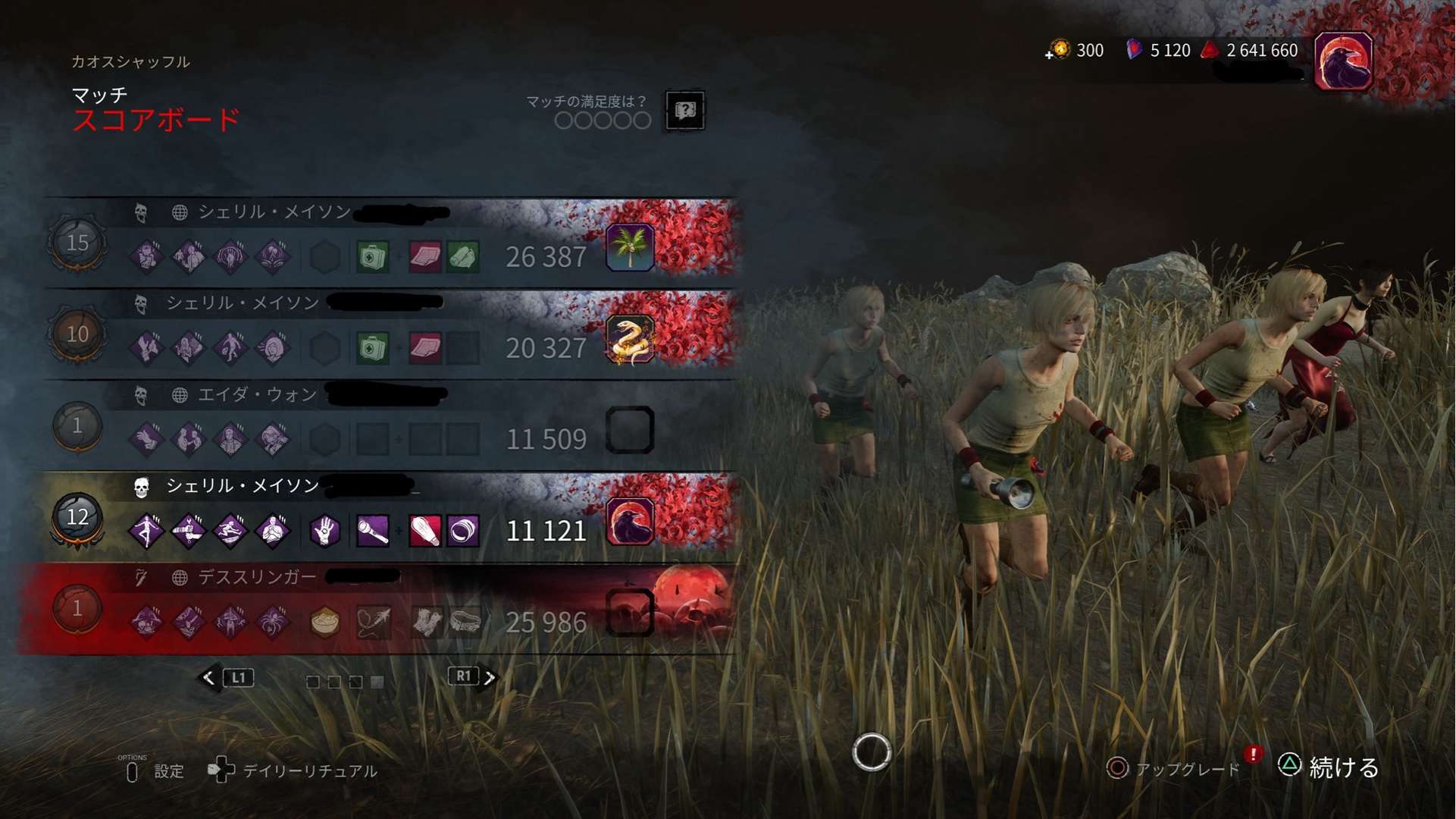1456x819 pixels.
Task: Select the crow offering beside score 11 121
Action: tap(630, 522)
